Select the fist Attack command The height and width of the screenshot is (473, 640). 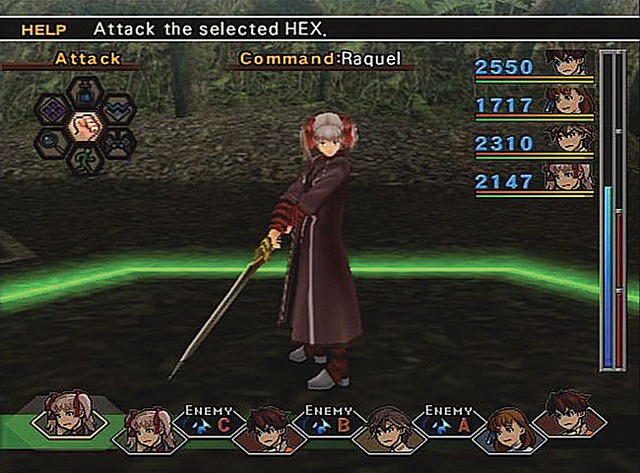tap(85, 126)
